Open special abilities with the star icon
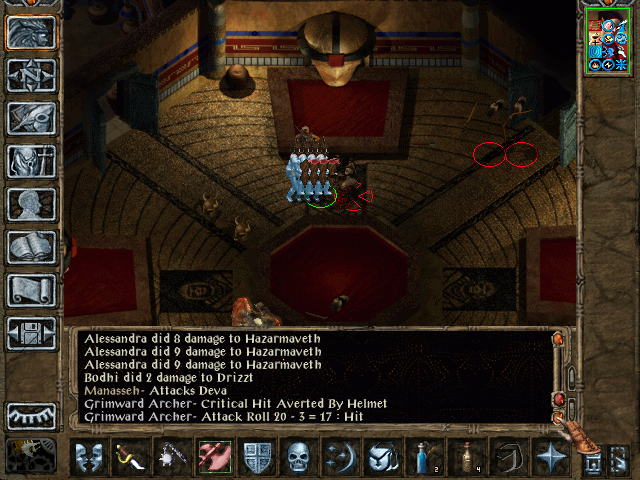The width and height of the screenshot is (640, 480). (x=551, y=457)
